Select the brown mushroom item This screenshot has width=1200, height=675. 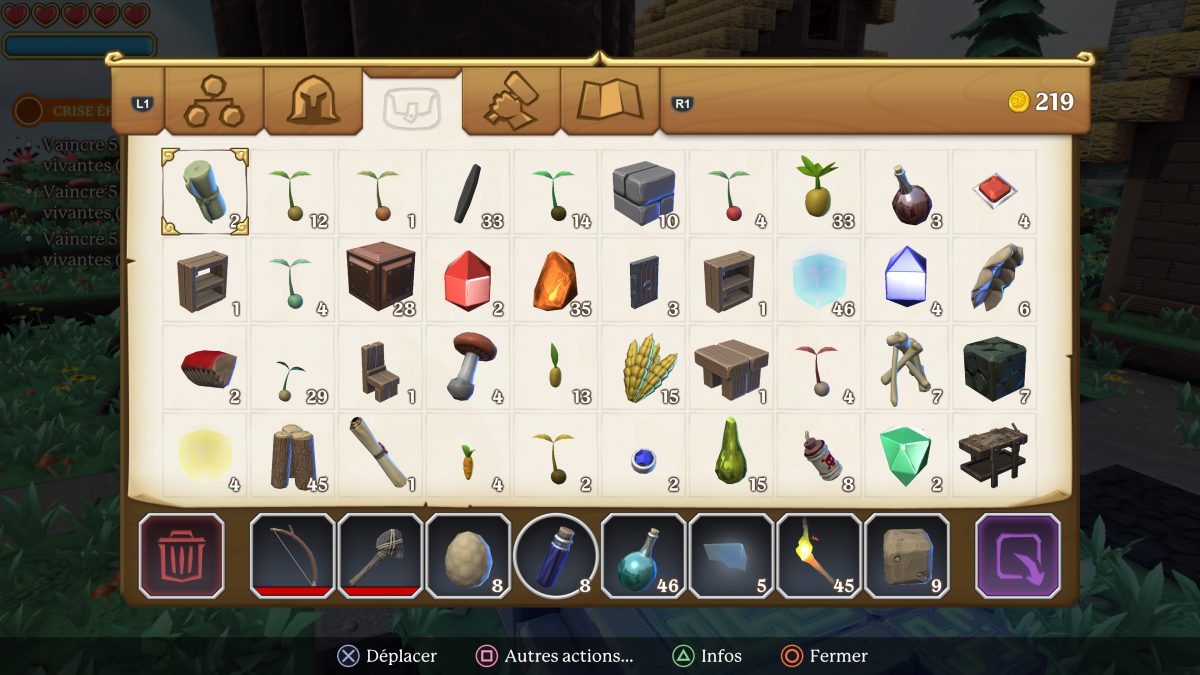468,367
